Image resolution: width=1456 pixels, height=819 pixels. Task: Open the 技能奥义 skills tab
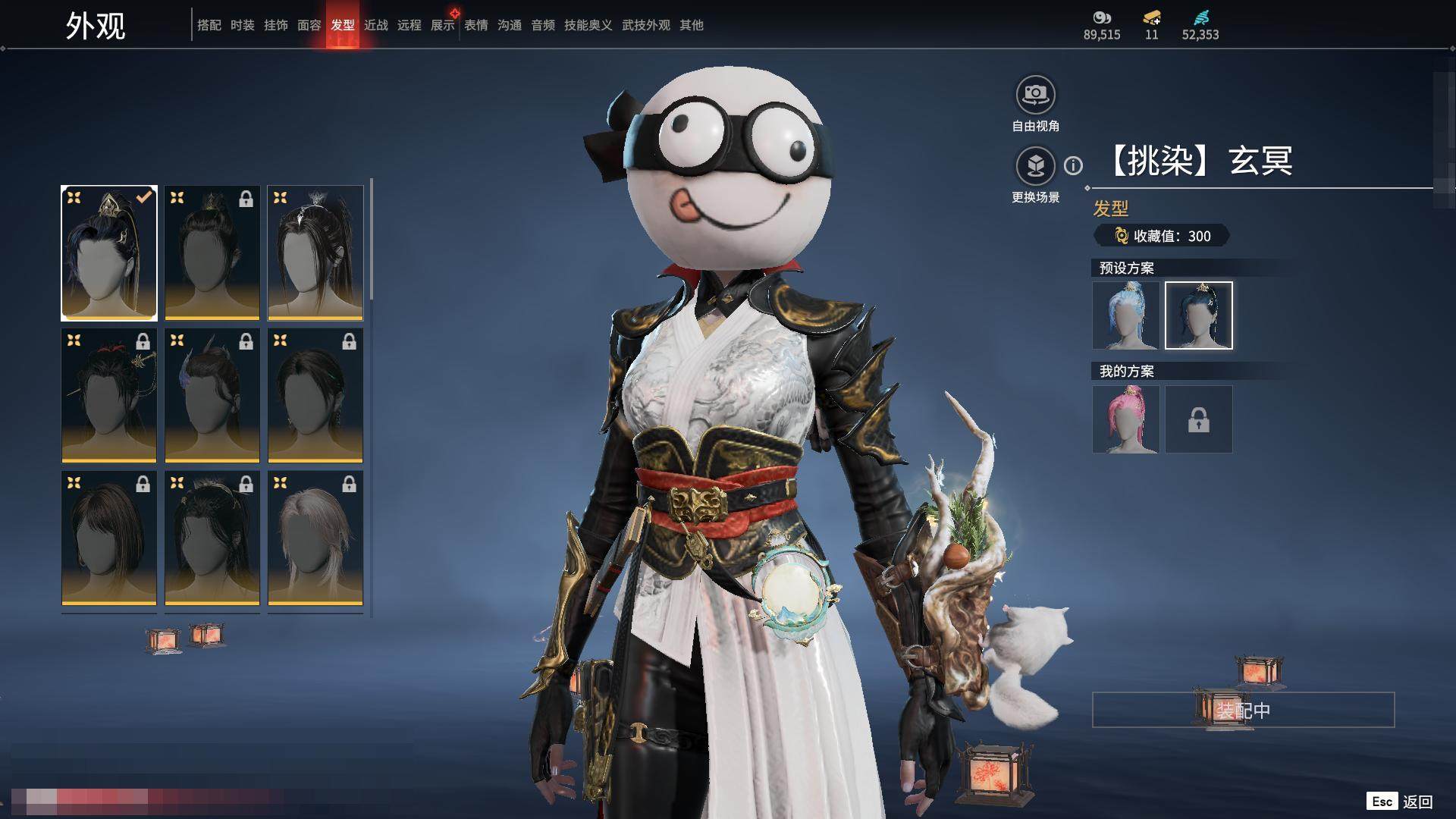coord(588,25)
